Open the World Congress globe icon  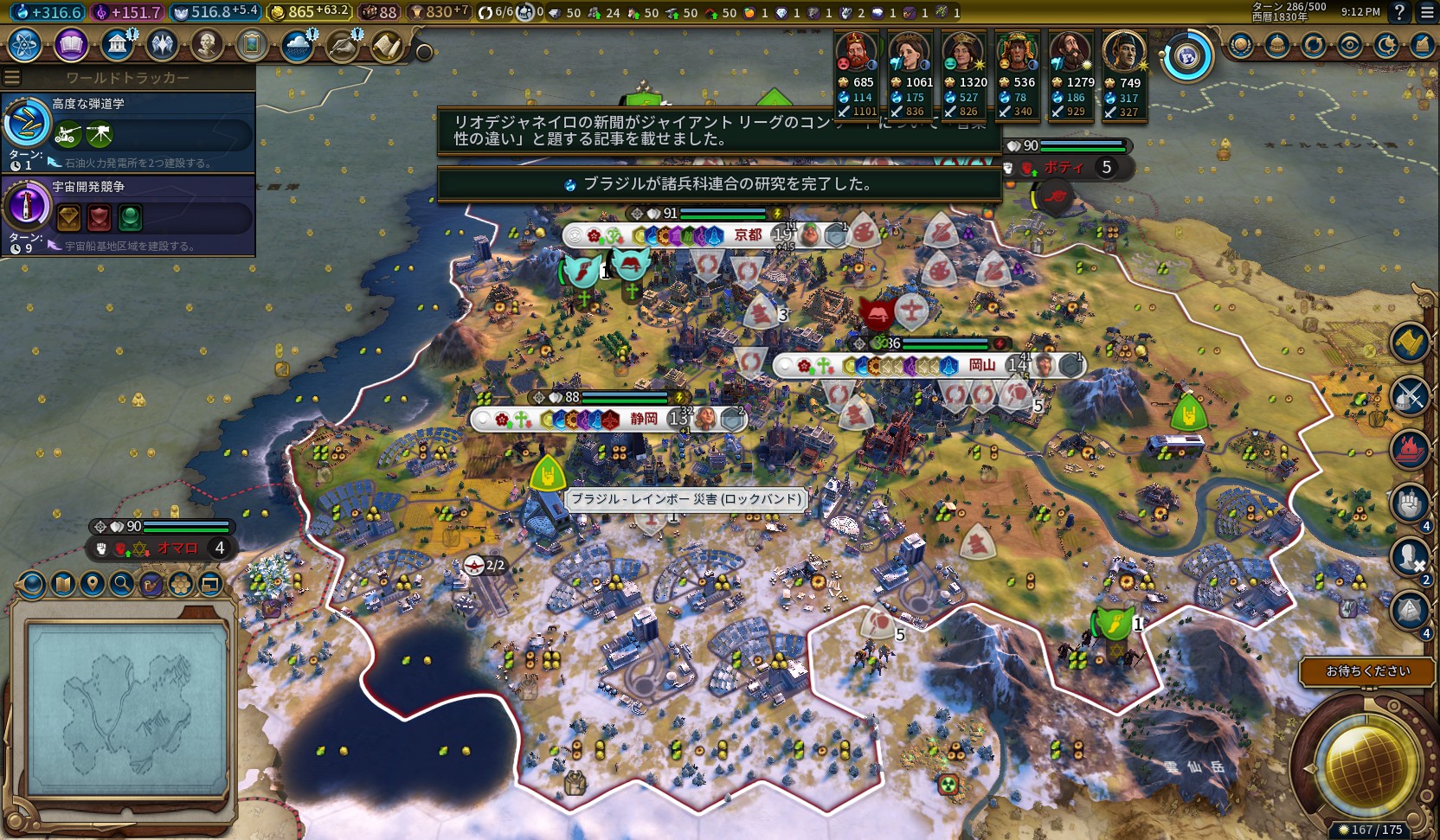(1186, 57)
